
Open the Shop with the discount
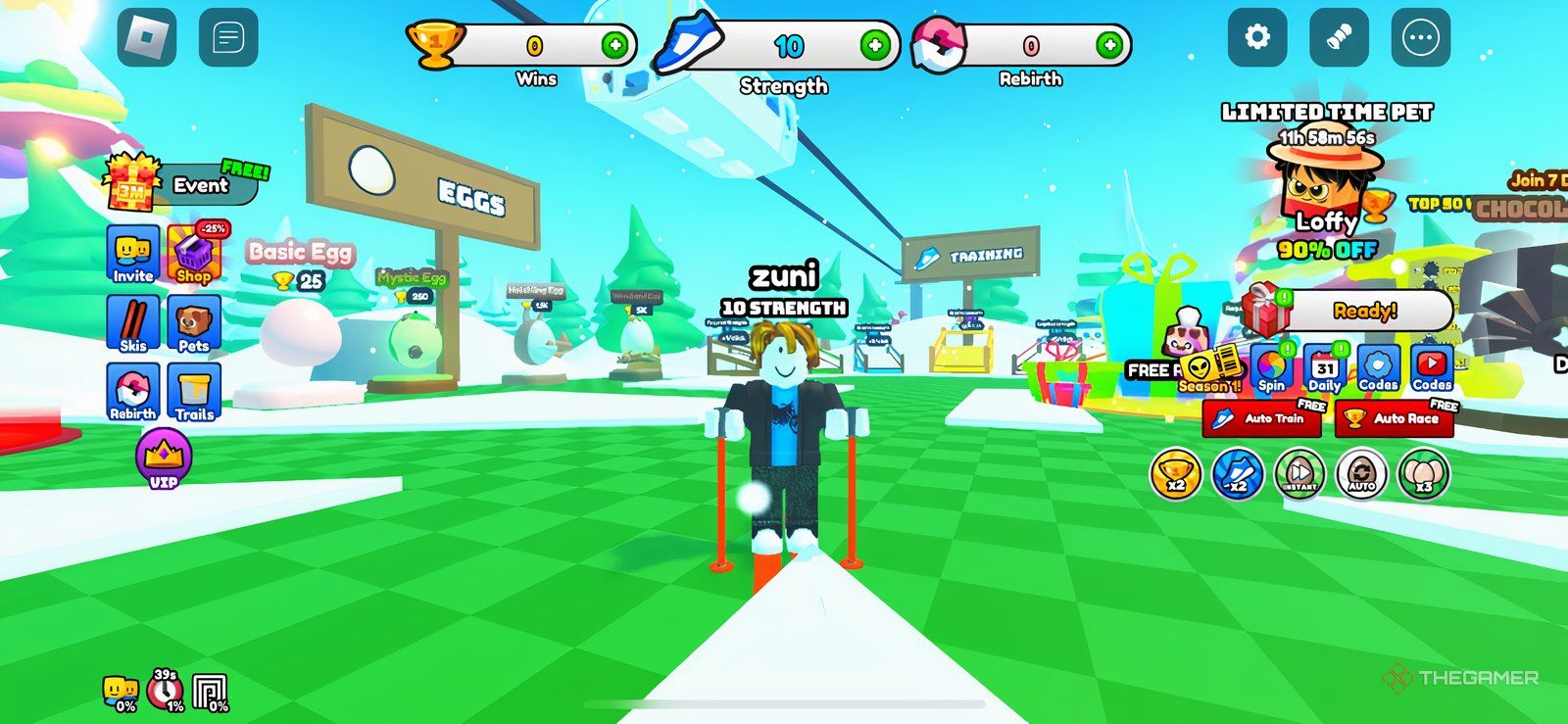pos(194,255)
